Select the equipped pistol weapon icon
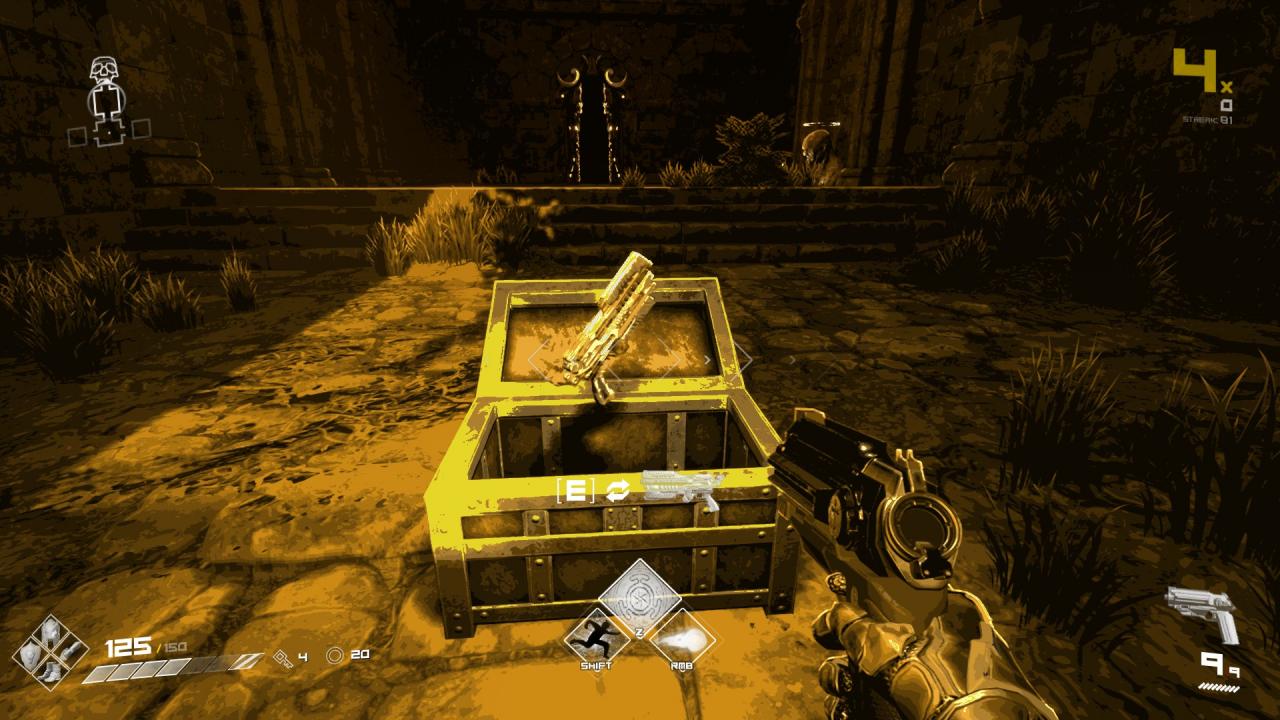The image size is (1280, 720). [1203, 613]
